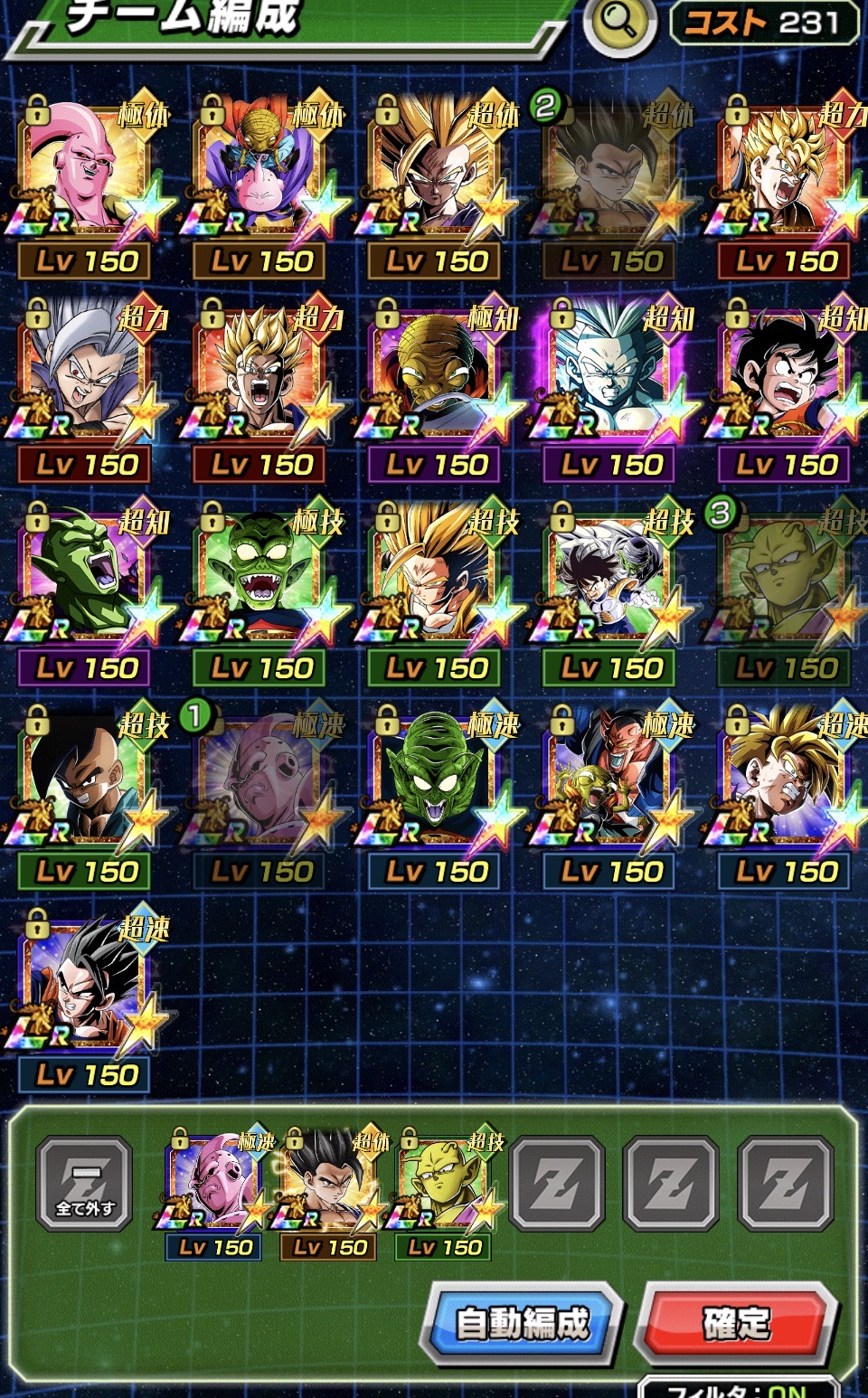
Task: Confirm the team with the red 確定 button
Action: (x=737, y=1323)
